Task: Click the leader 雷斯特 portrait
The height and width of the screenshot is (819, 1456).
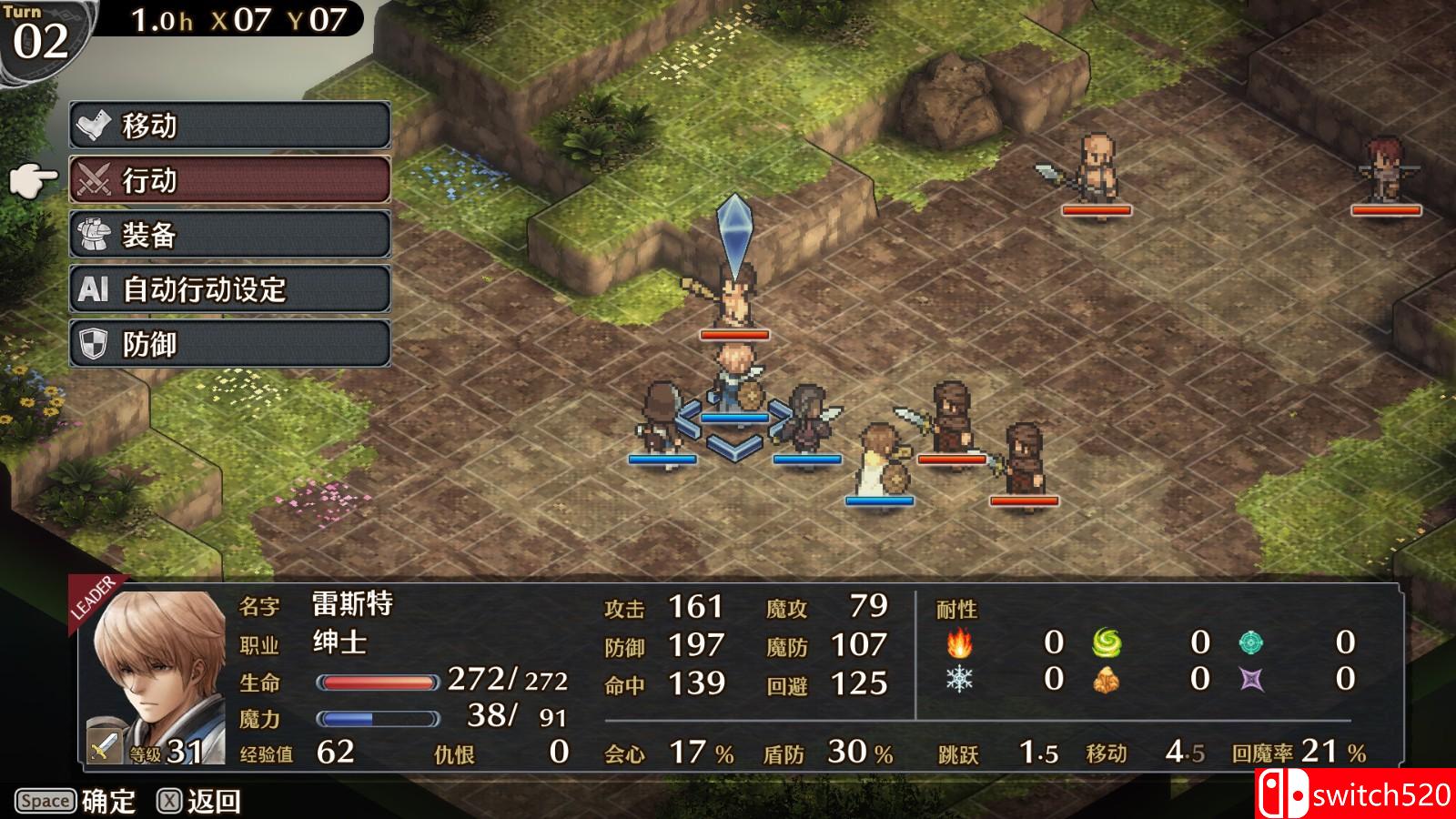Action: tap(155, 675)
